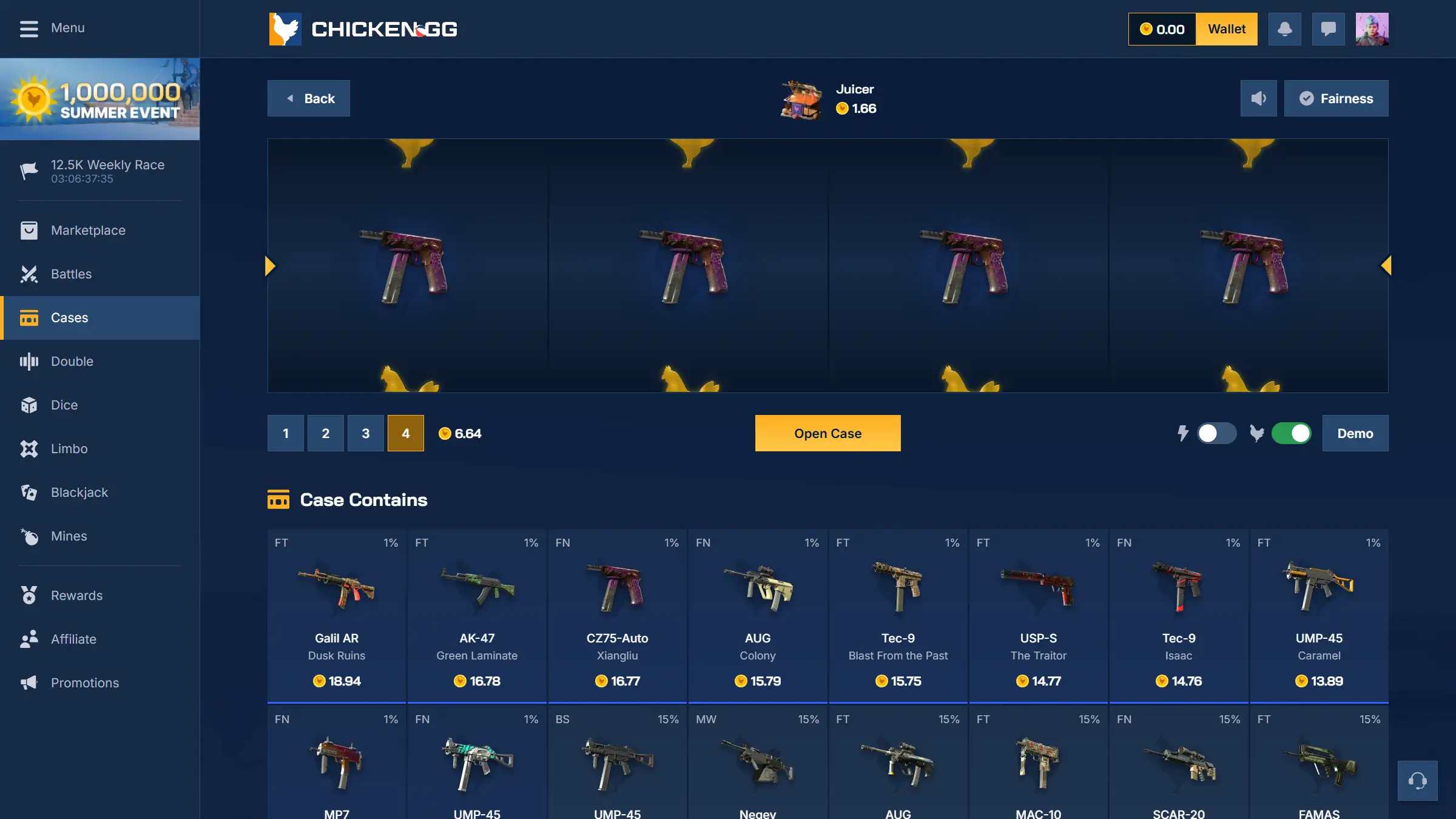Open Blackjack from the sidebar
Screen dimensions: 1456x819
79,492
